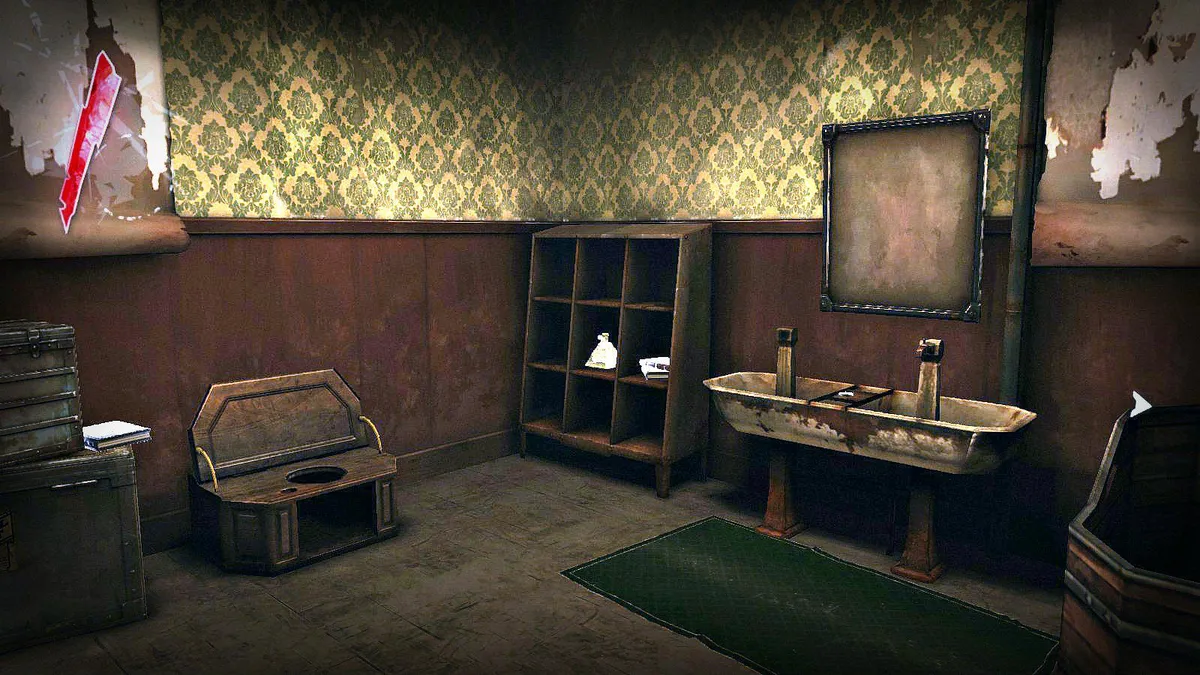Select the red blade icon
1200x675 pixels.
click(89, 140)
